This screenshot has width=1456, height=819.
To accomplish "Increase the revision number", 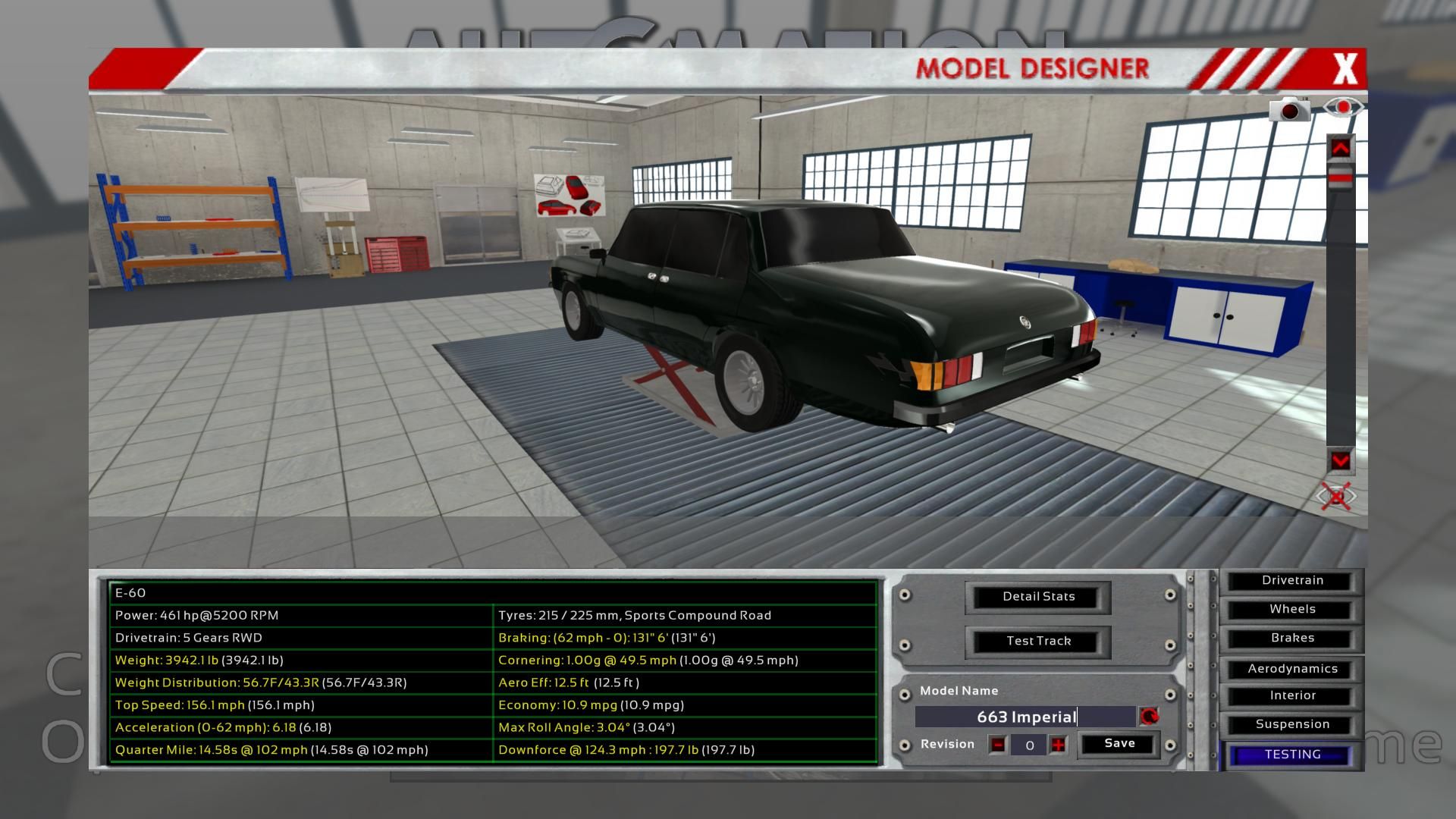I will point(1058,745).
